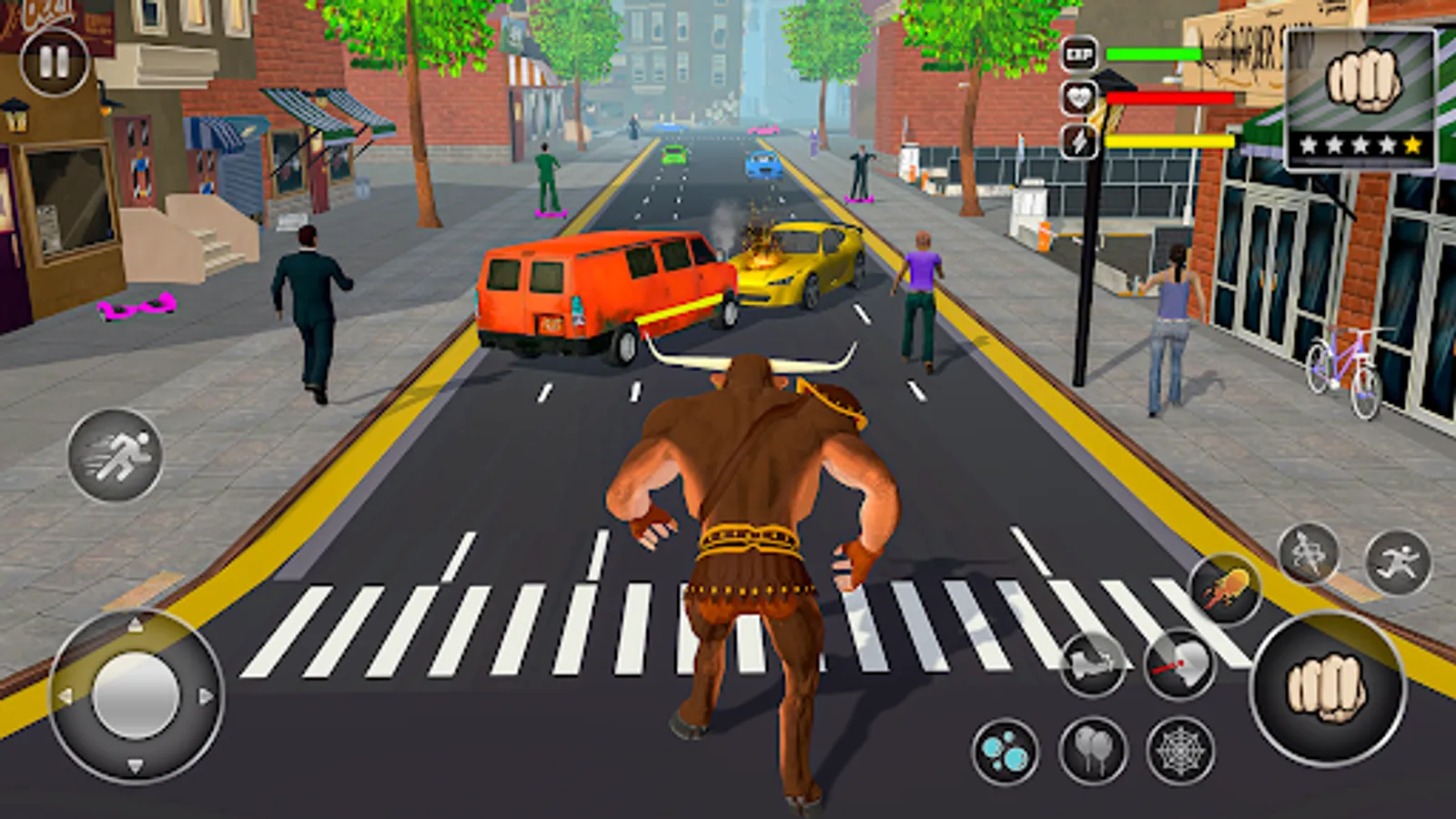Select the boot kick skill icon
Screen dimensions: 1456x819
1093,662
